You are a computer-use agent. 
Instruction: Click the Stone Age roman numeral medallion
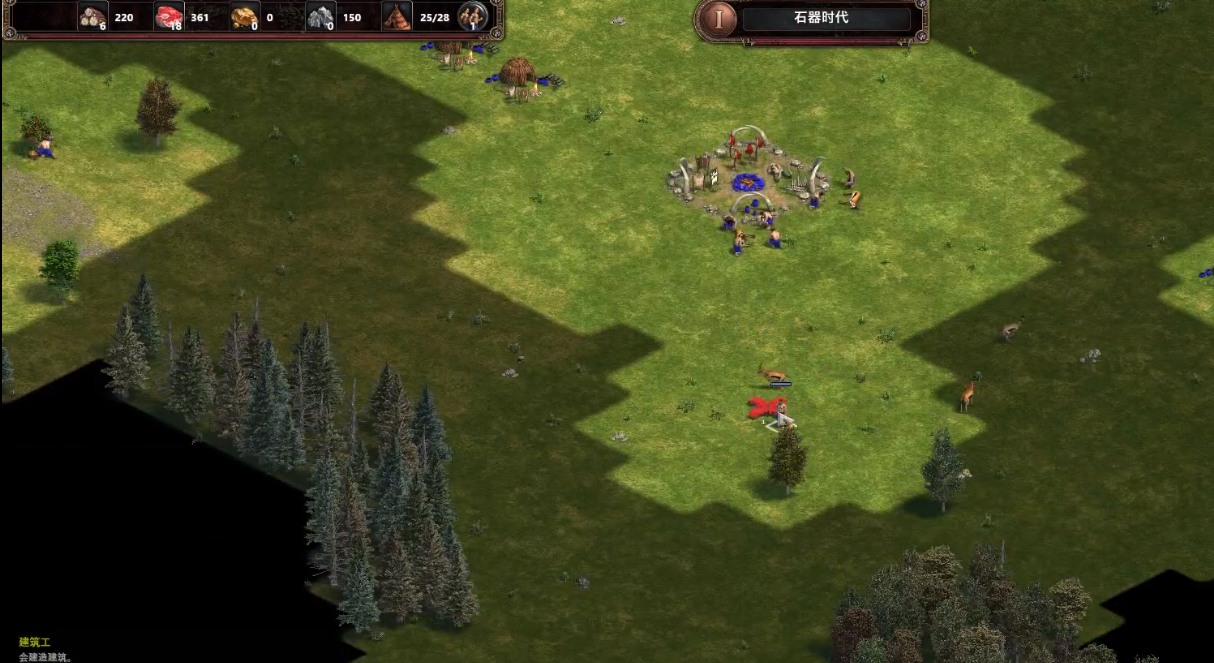pos(716,19)
